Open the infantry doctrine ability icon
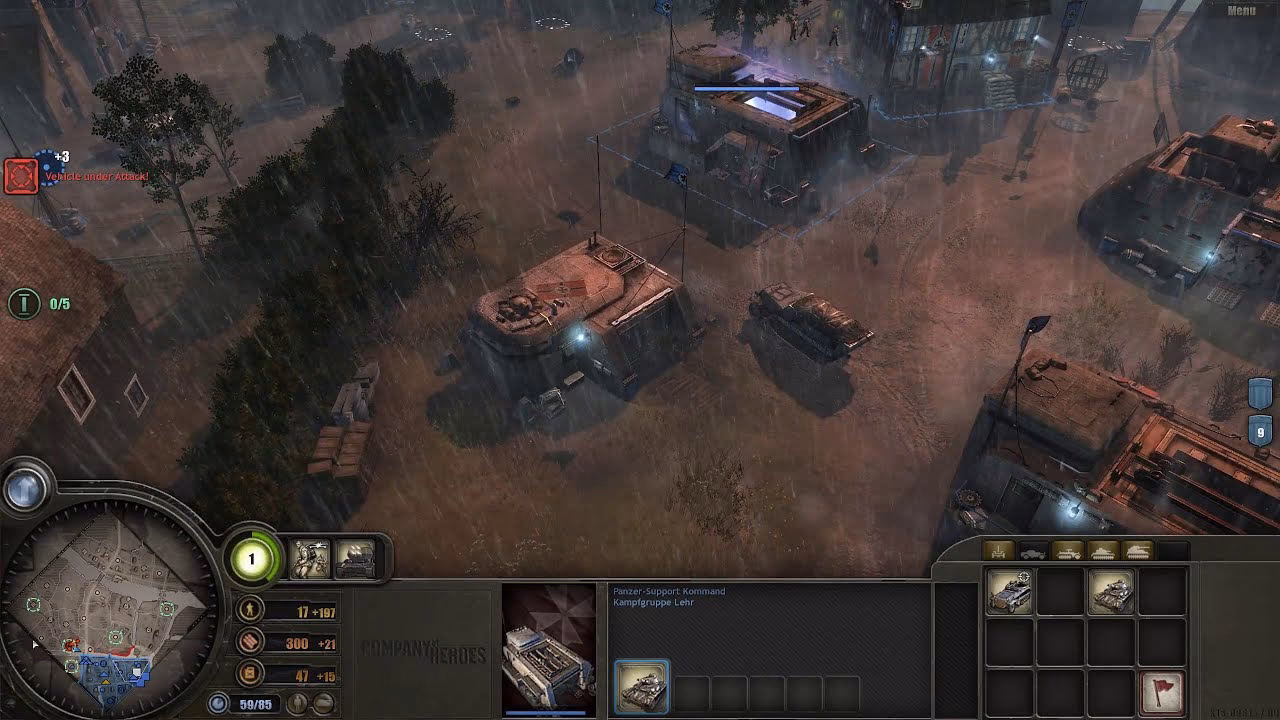Screen dimensions: 1280x720 click(x=310, y=559)
